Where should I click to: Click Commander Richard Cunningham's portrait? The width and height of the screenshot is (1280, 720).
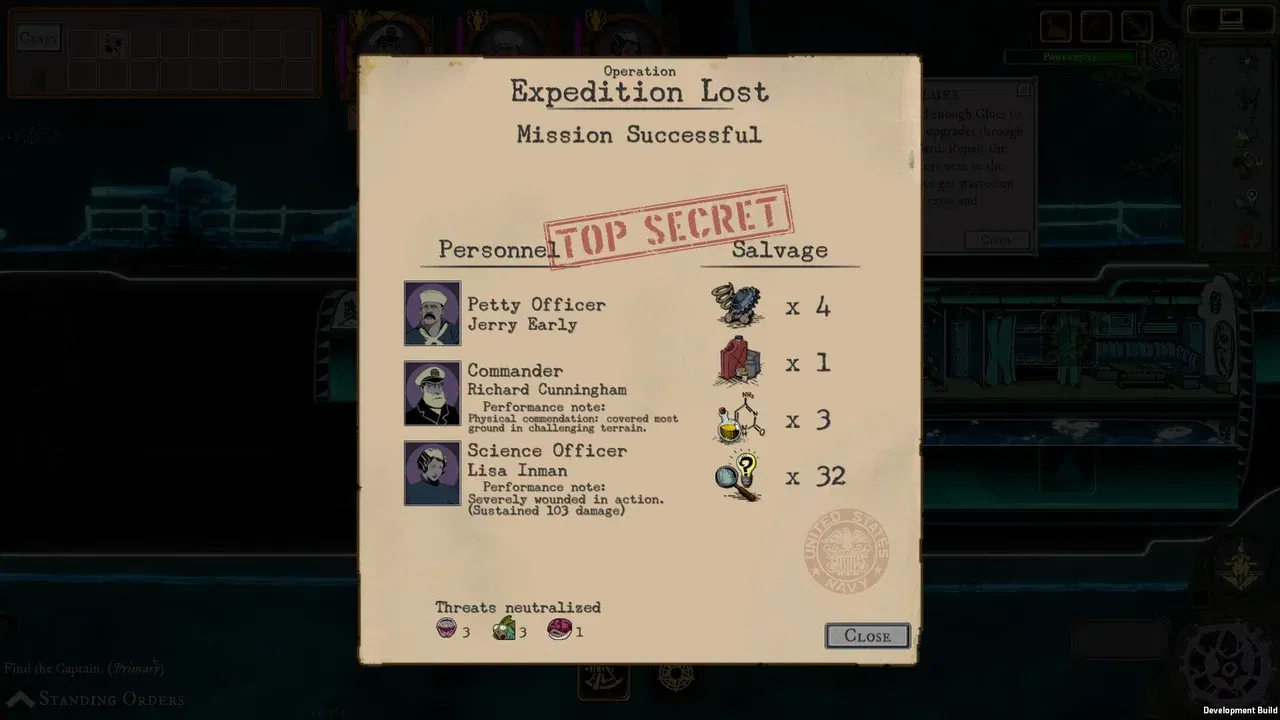(431, 392)
